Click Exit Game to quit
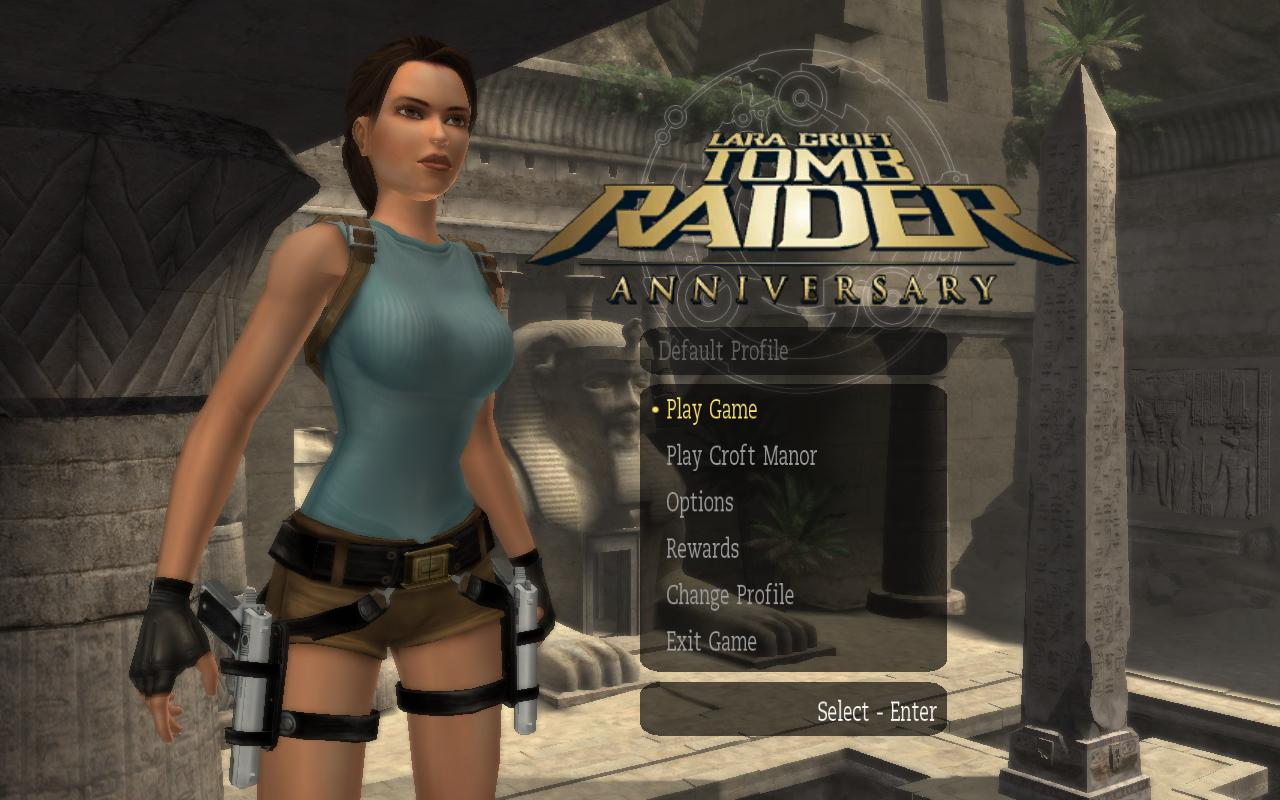This screenshot has width=1280, height=800. [711, 641]
